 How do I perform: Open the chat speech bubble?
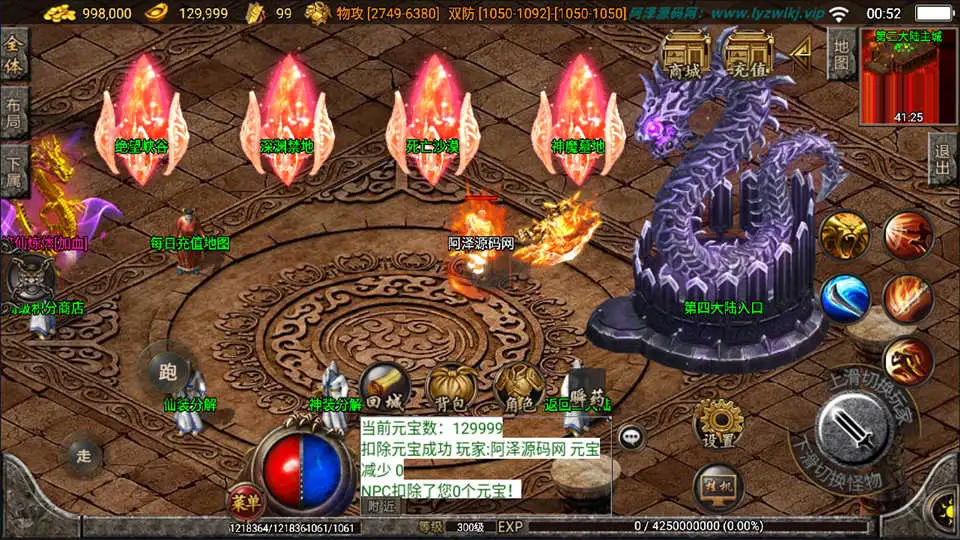(x=631, y=436)
